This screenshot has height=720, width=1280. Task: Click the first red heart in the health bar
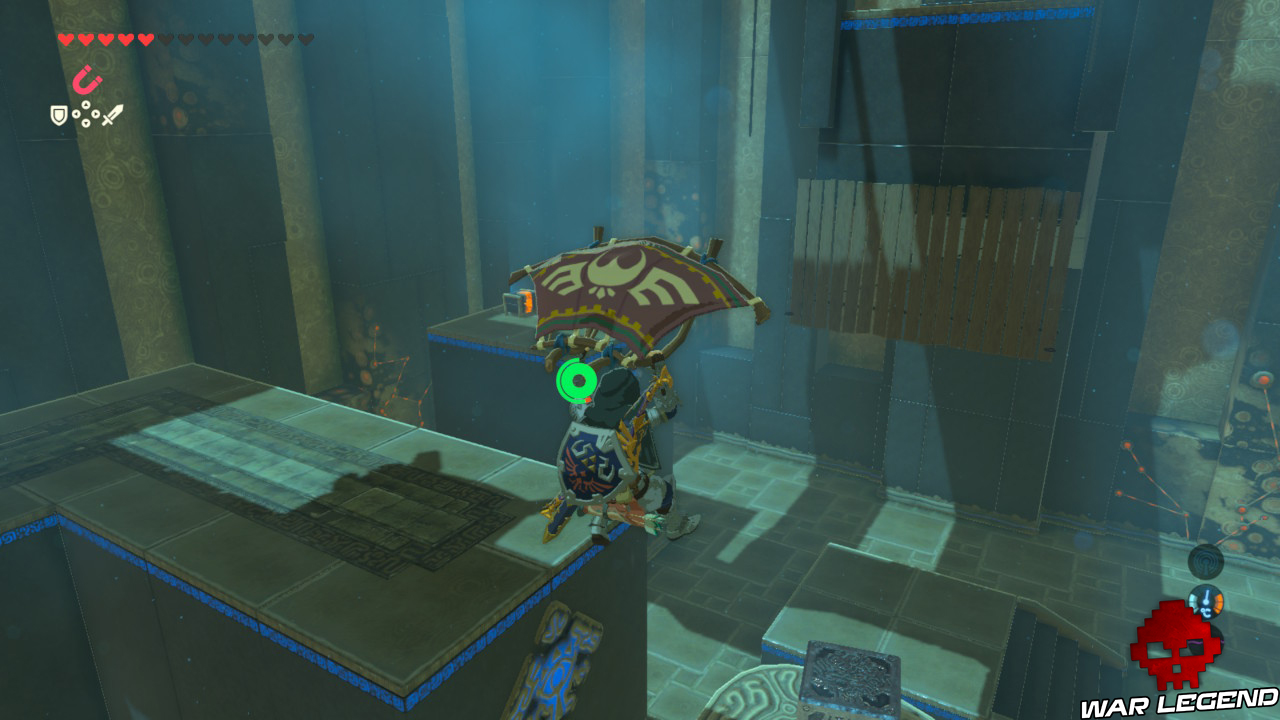[66, 38]
